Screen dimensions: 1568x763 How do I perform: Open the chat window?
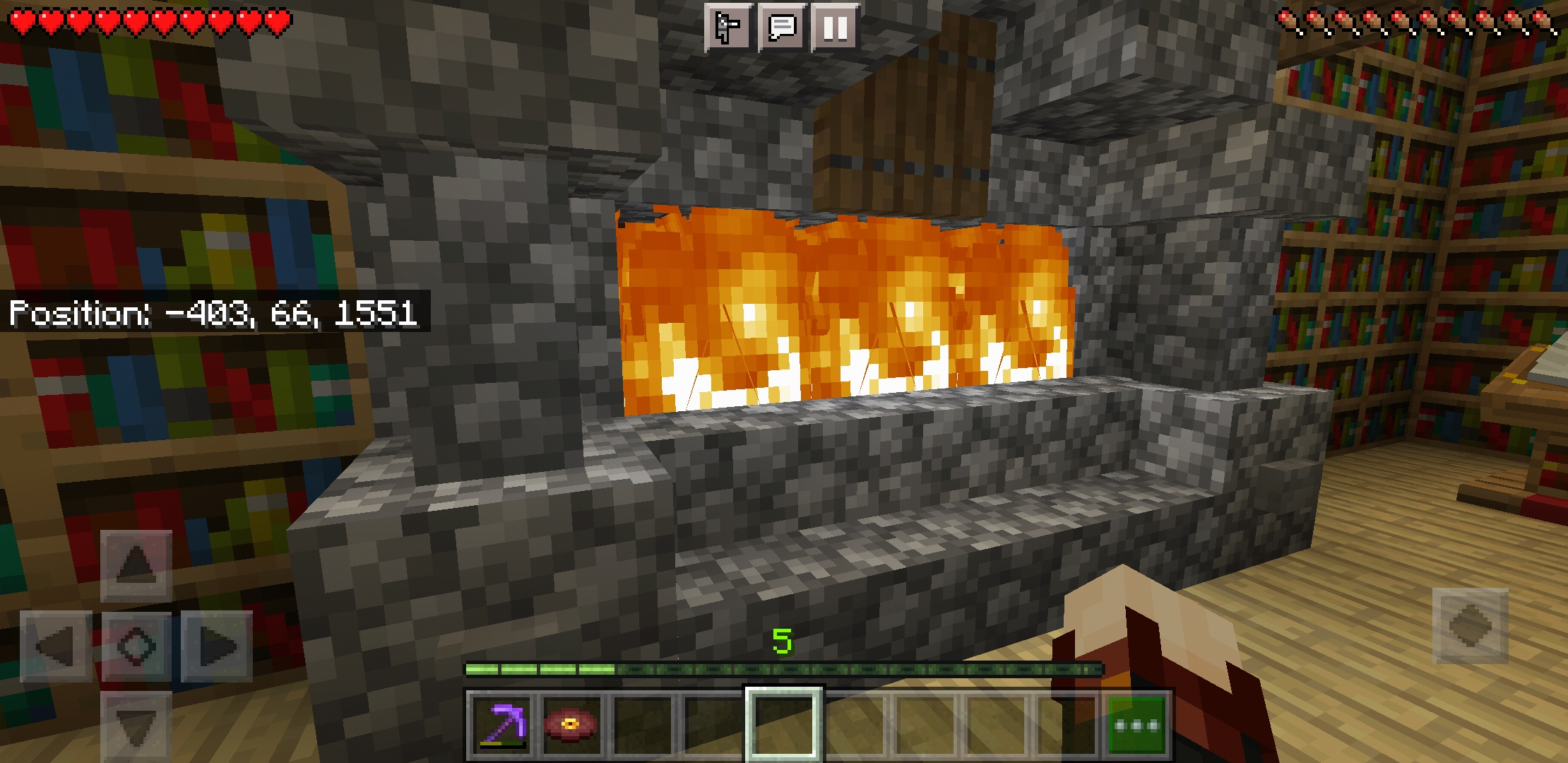(x=782, y=28)
